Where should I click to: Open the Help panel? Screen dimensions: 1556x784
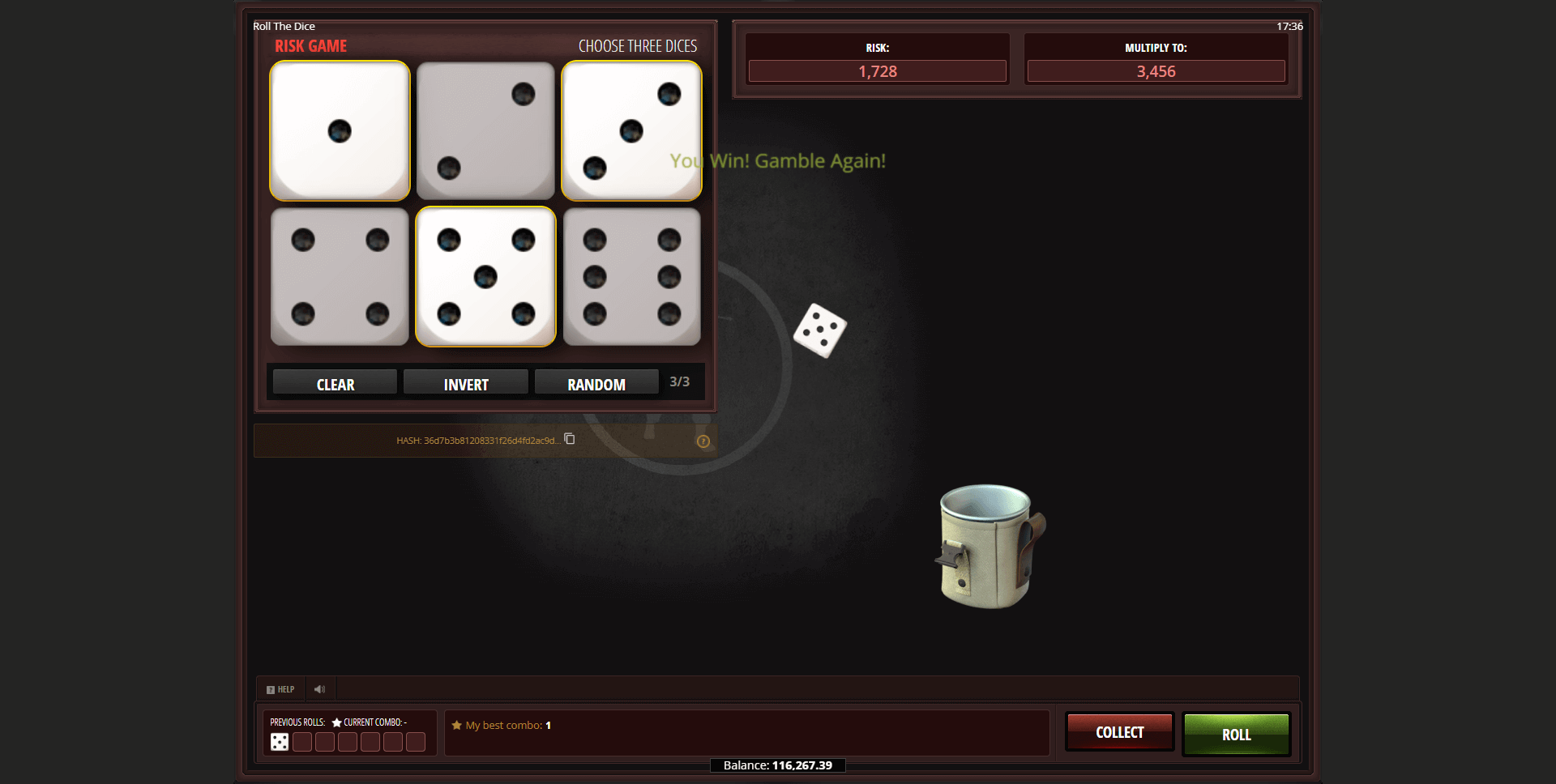(280, 689)
